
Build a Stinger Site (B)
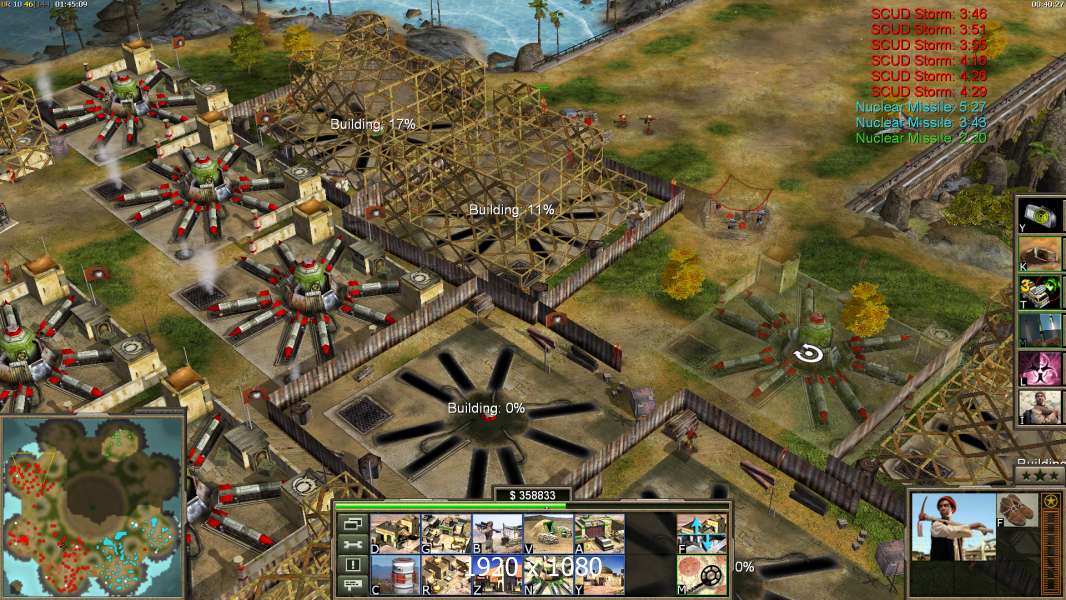point(497,533)
